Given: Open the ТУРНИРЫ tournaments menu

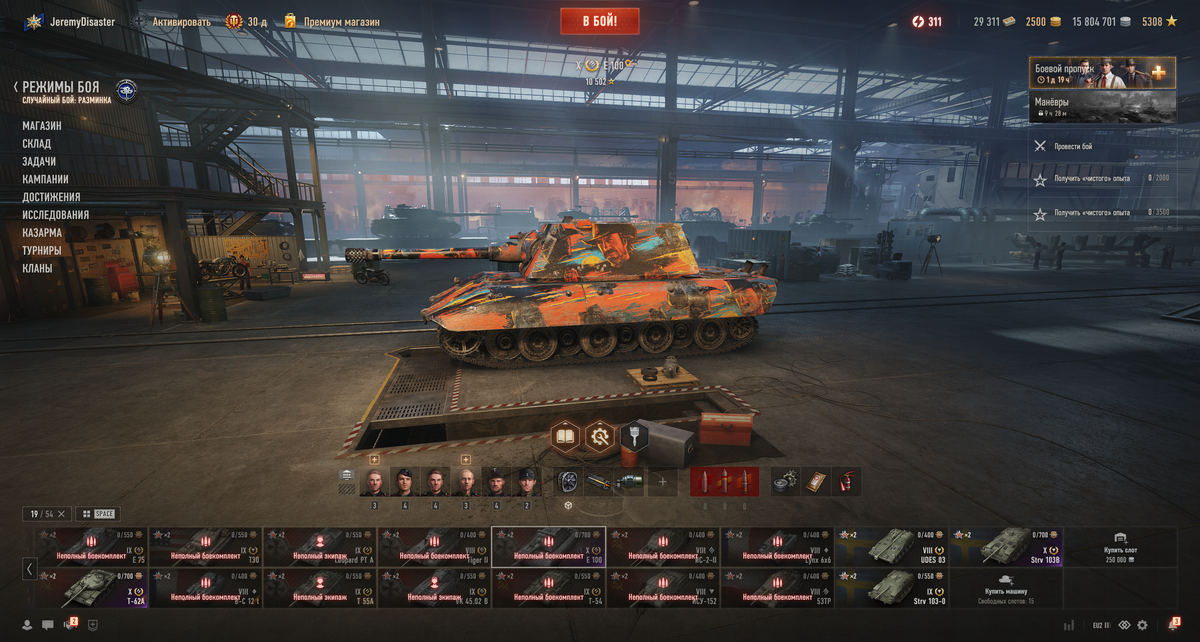Looking at the screenshot, I should click(42, 250).
